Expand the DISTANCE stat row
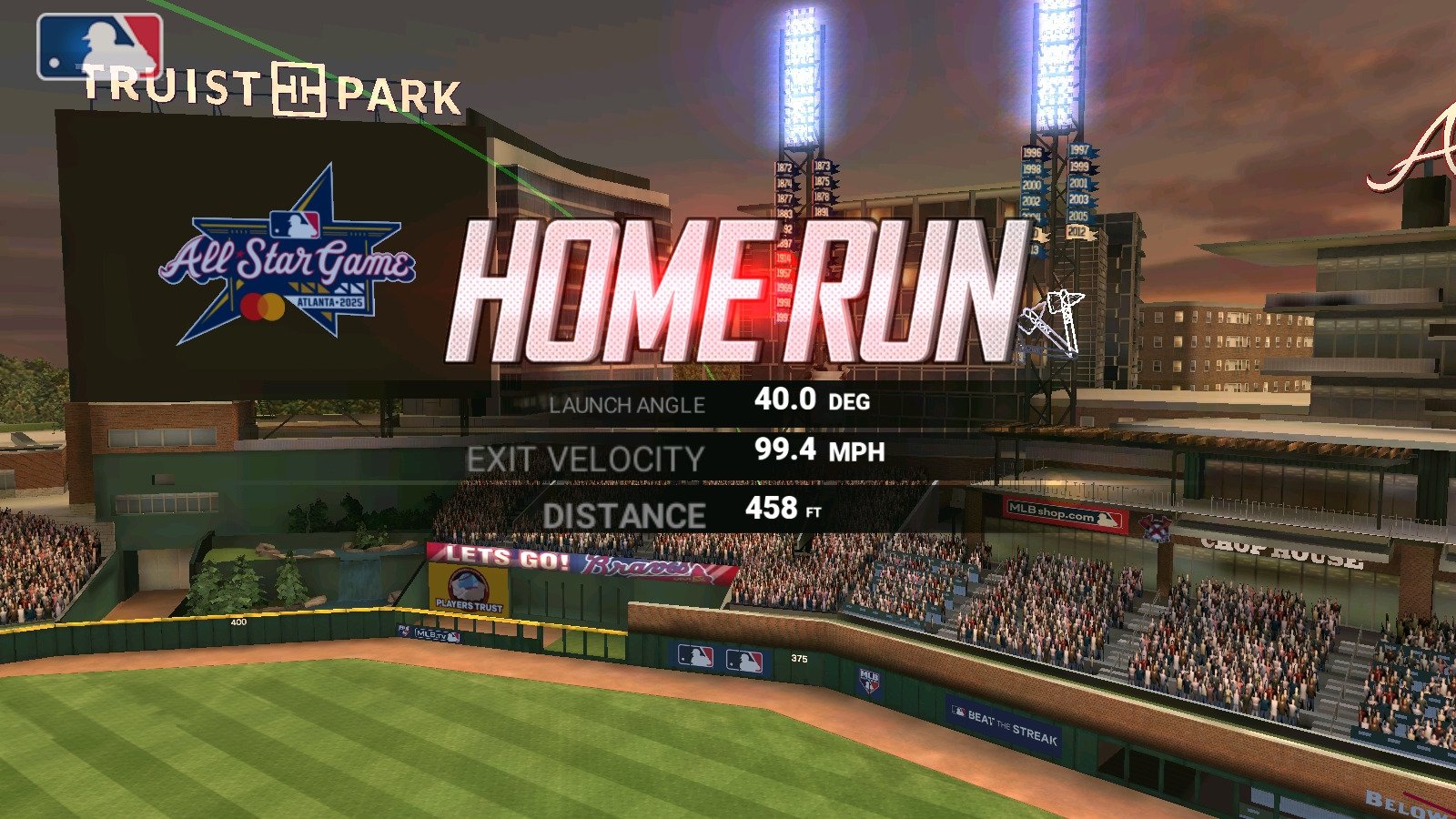Screen dimensions: 1456x819 [692, 511]
